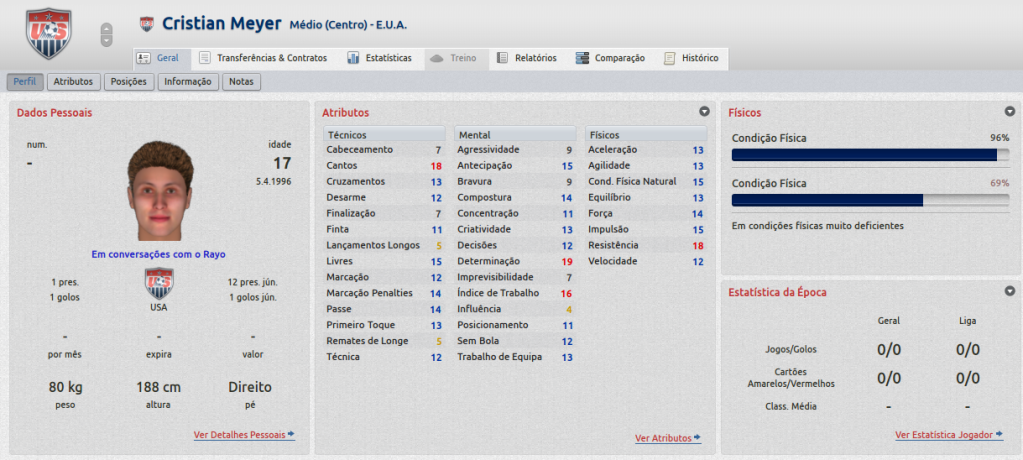Select the Relatórios tab

(527, 58)
